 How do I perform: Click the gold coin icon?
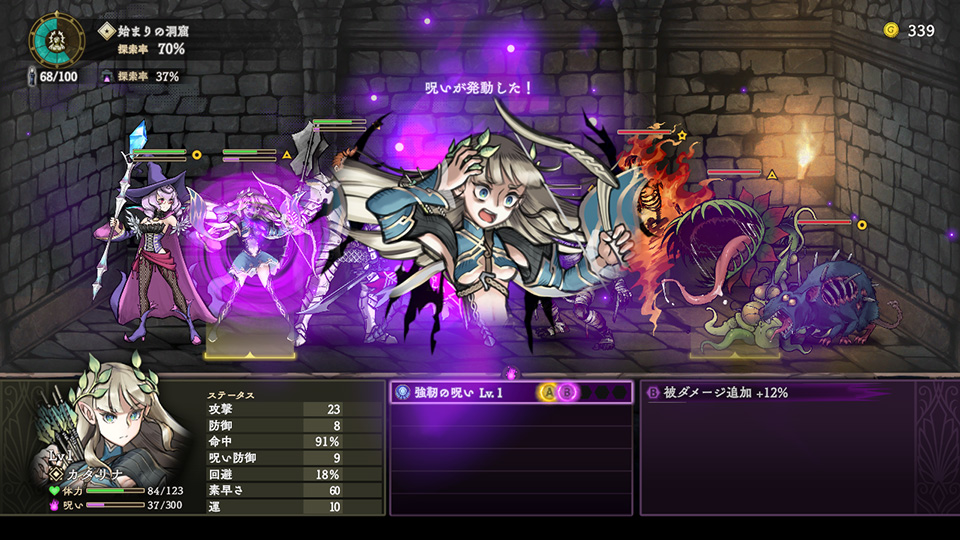(x=890, y=30)
